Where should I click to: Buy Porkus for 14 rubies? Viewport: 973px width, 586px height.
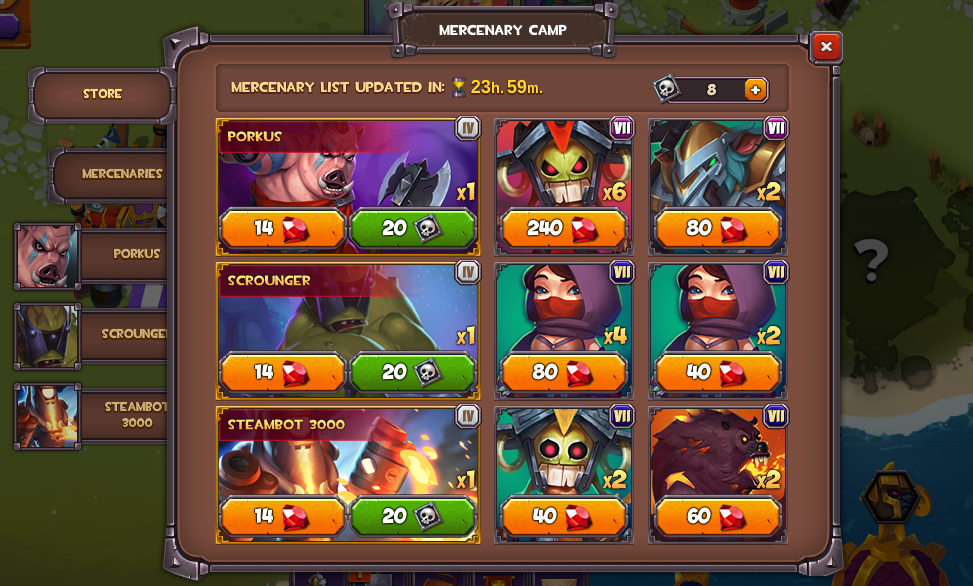click(282, 229)
